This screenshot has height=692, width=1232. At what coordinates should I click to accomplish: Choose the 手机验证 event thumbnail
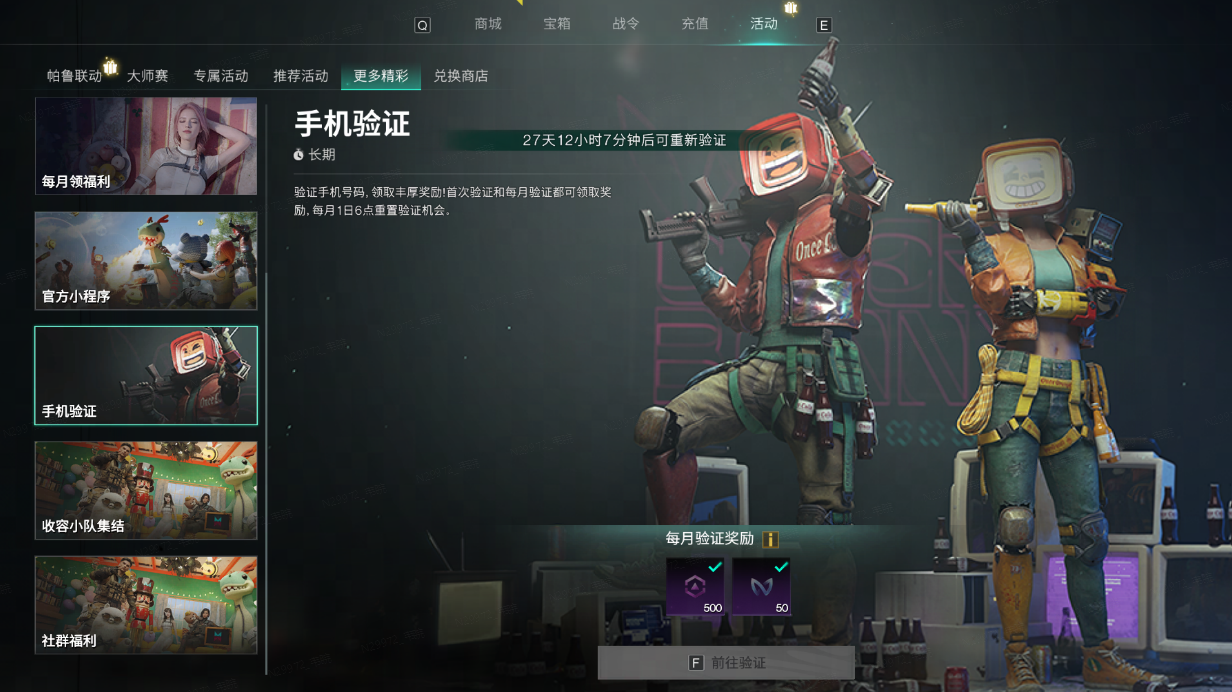(x=146, y=375)
